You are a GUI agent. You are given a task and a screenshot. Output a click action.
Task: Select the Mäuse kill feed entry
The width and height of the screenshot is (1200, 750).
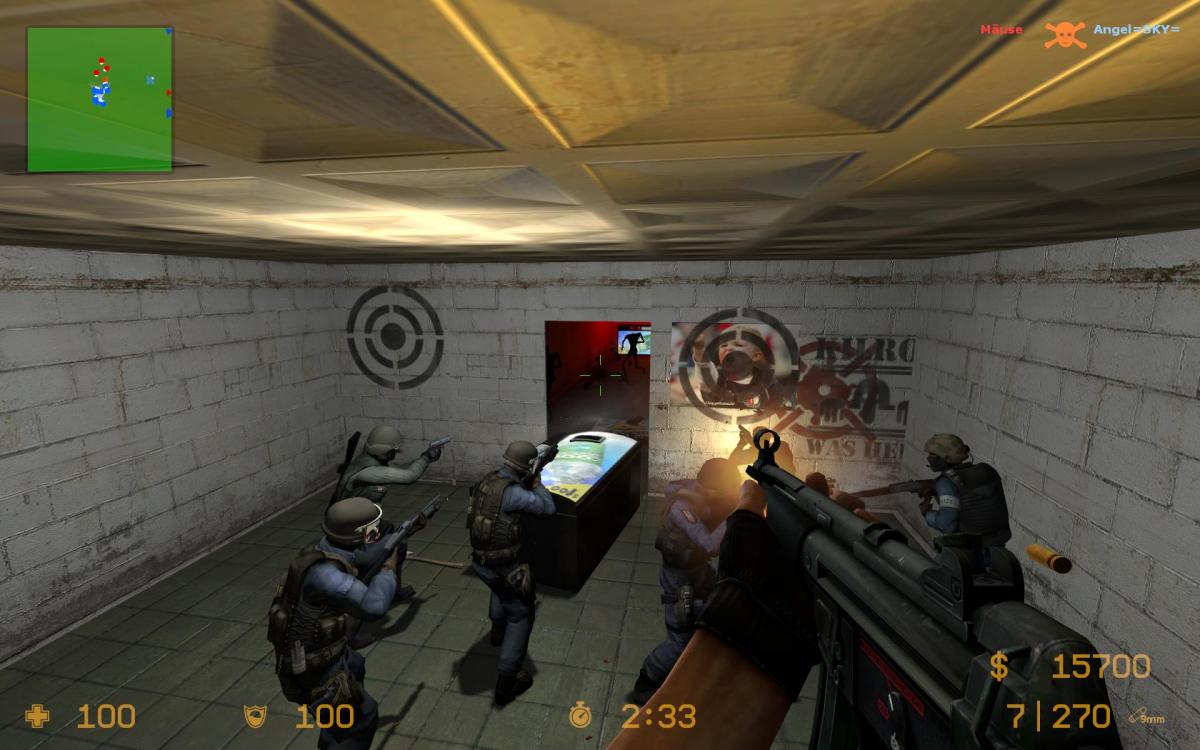[1001, 30]
